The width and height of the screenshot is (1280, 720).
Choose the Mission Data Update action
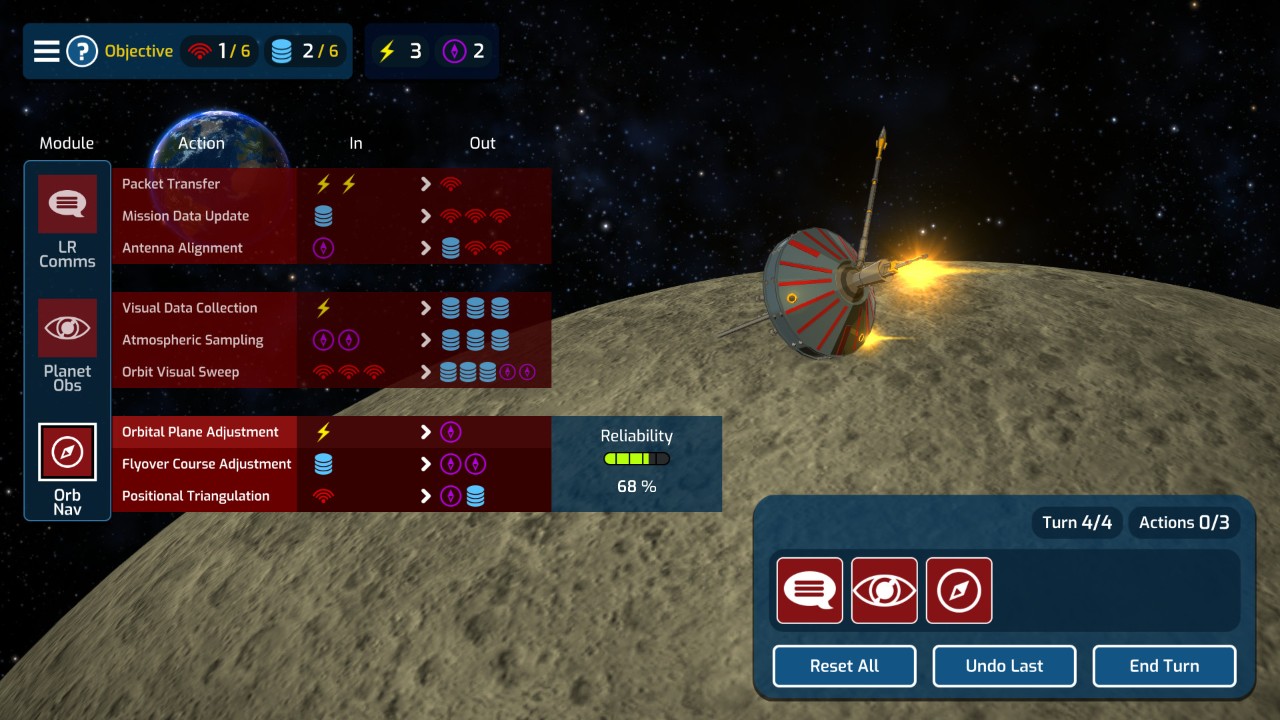point(185,216)
